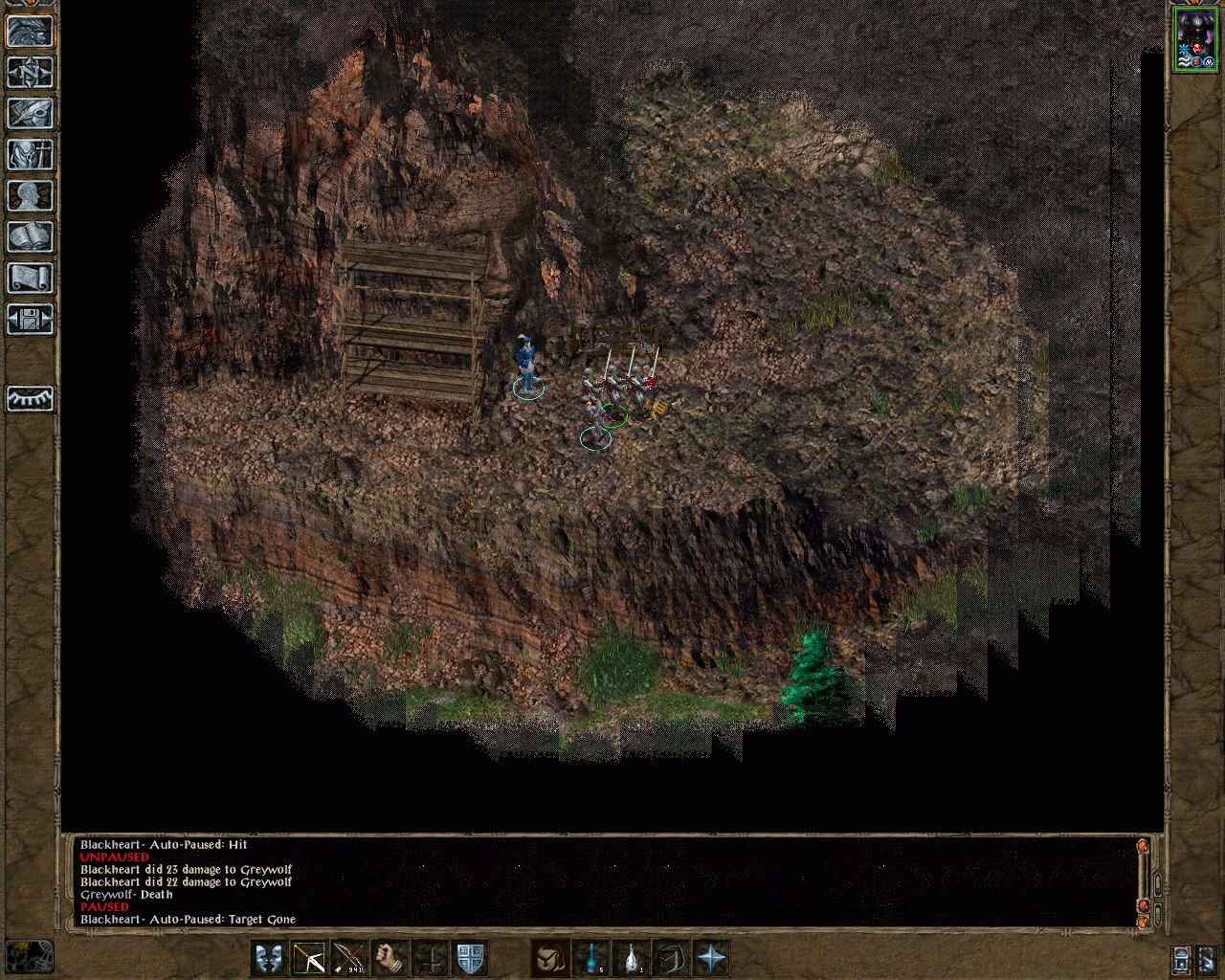Expand the combat log with the red gem
The height and width of the screenshot is (980, 1225).
click(1146, 903)
